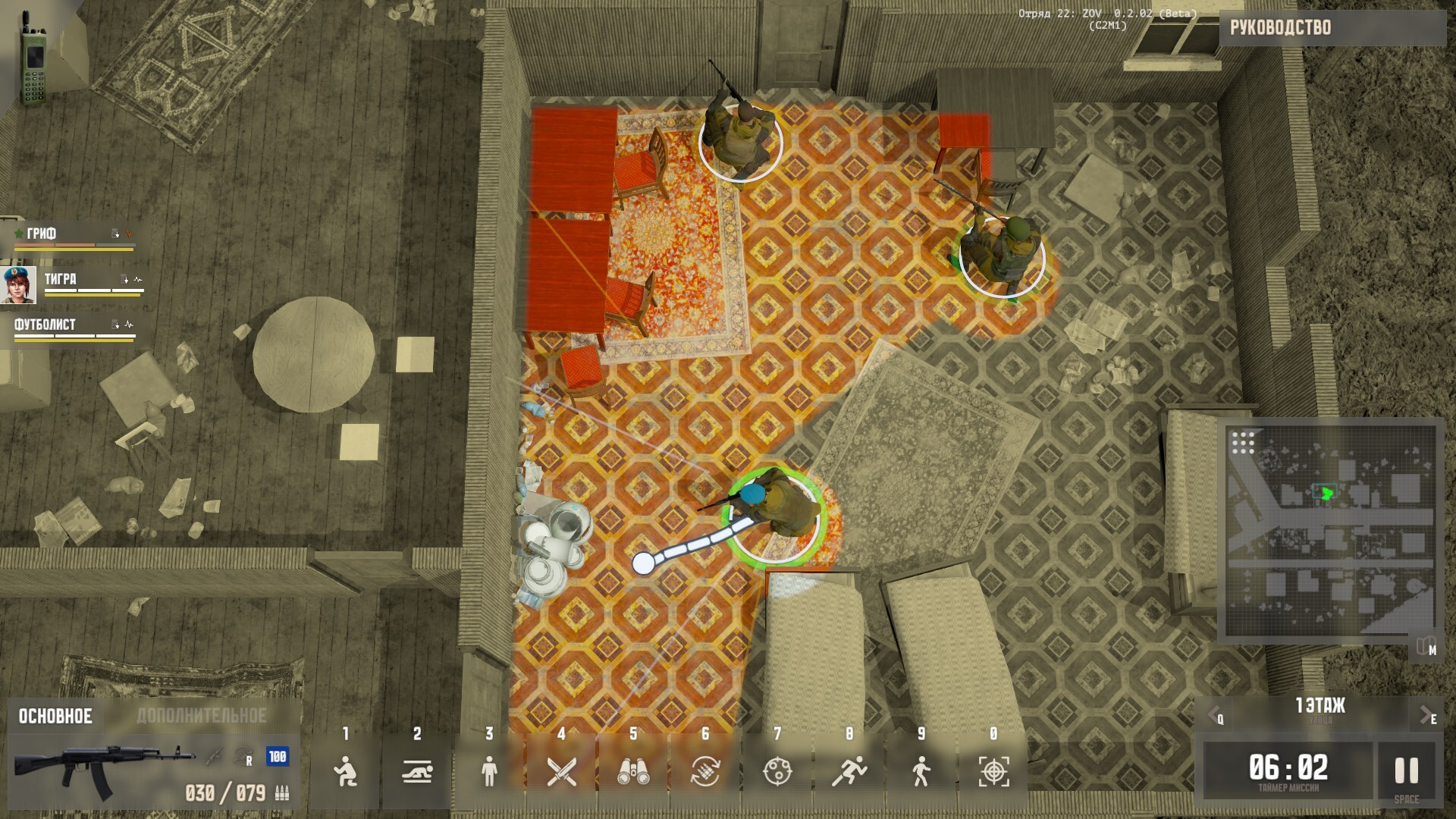Choose the prone stance icon
Viewport: 1456px width, 819px height.
point(417,772)
